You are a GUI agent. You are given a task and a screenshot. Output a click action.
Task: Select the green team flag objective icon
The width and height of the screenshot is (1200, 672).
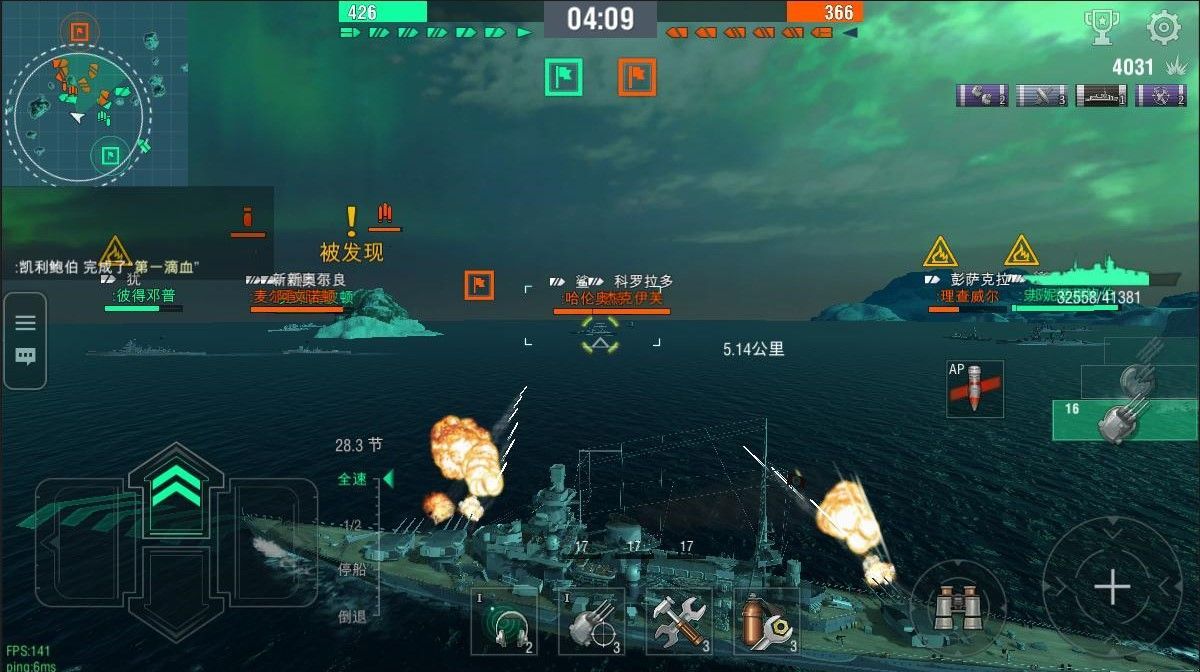(564, 77)
